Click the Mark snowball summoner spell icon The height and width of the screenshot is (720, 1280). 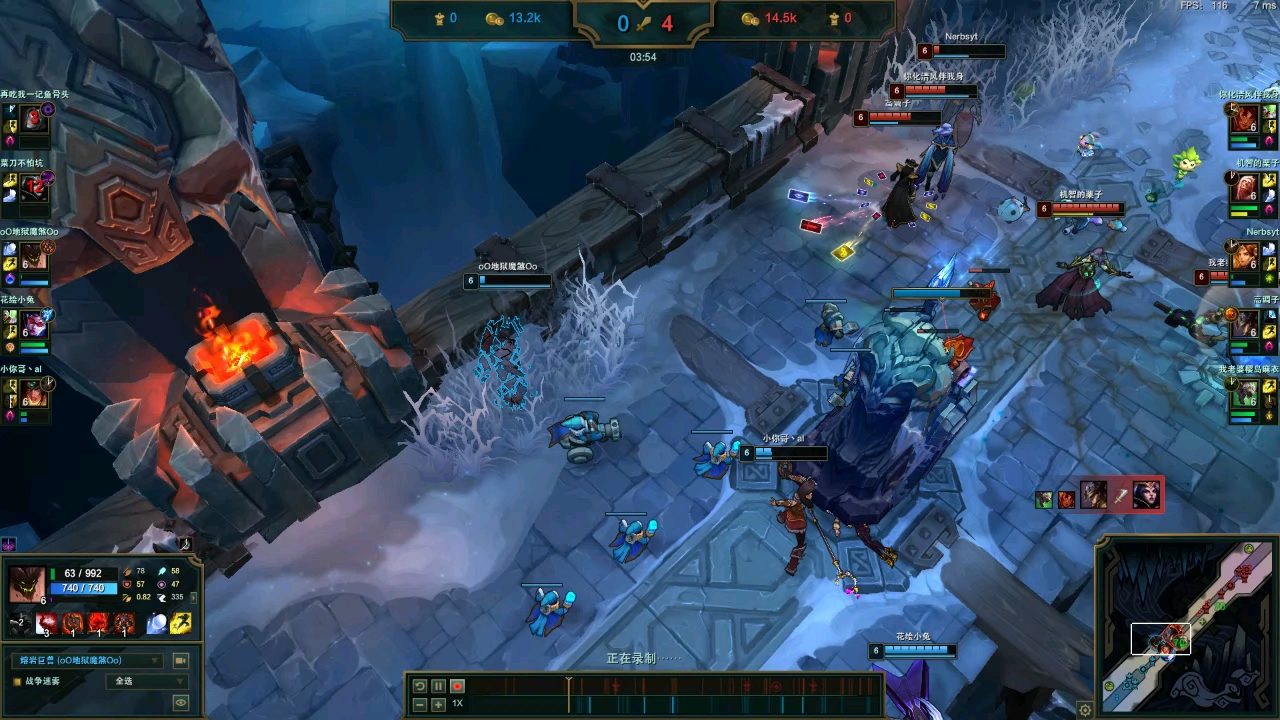tap(157, 624)
